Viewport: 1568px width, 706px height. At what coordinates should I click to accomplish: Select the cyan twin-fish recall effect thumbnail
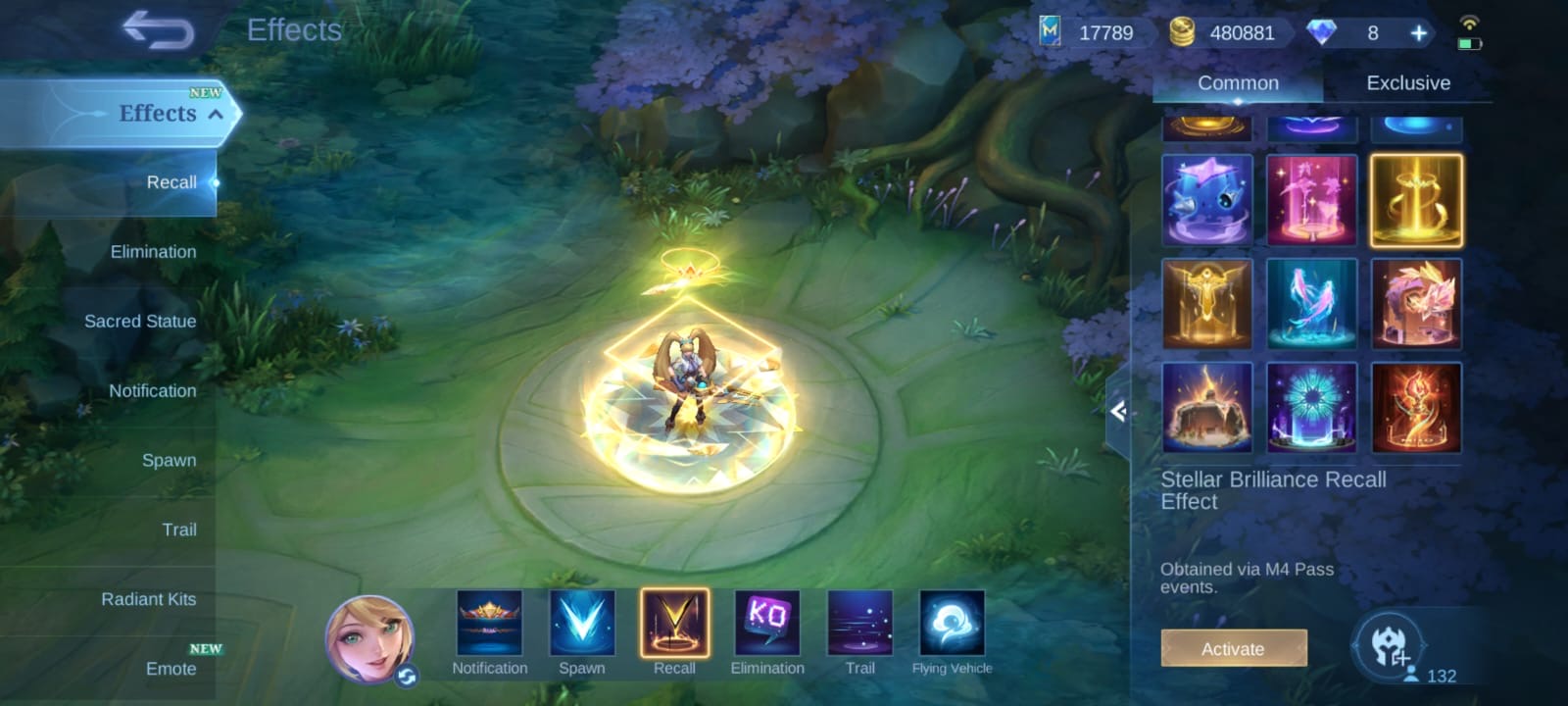click(1311, 304)
